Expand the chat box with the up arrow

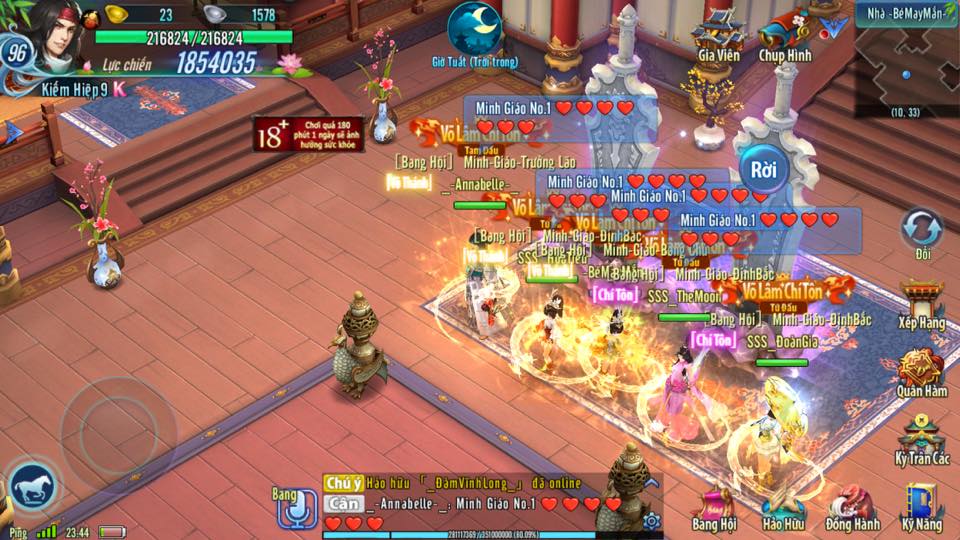(651, 483)
